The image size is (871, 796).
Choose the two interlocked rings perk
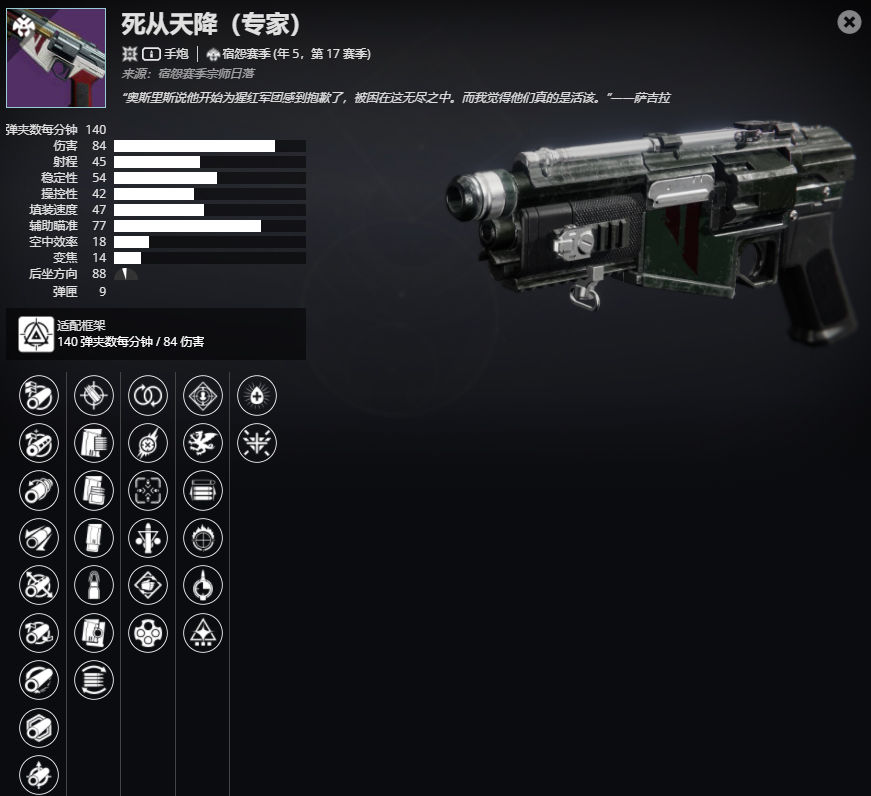[147, 396]
